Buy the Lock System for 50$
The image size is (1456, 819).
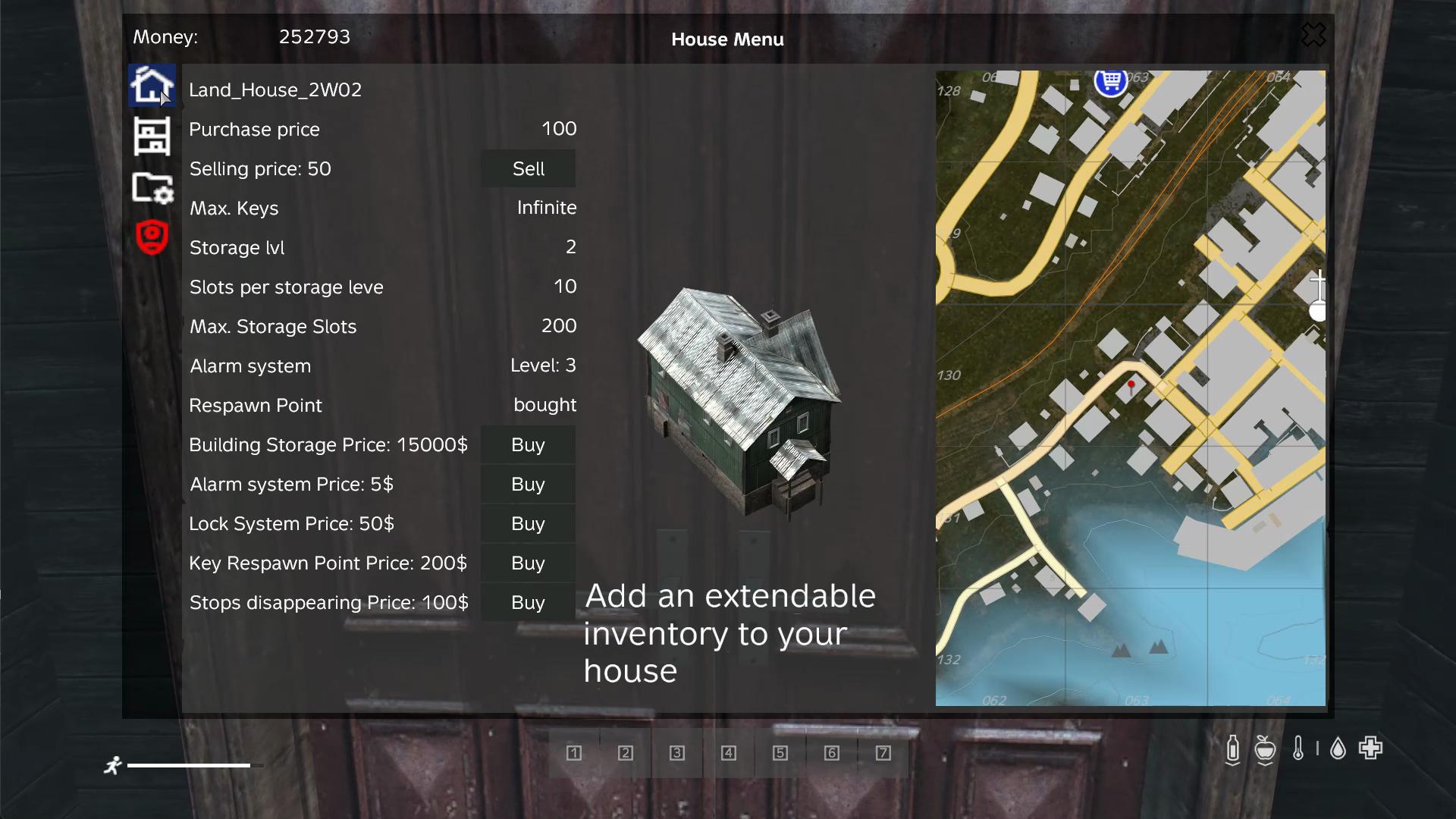coord(528,523)
